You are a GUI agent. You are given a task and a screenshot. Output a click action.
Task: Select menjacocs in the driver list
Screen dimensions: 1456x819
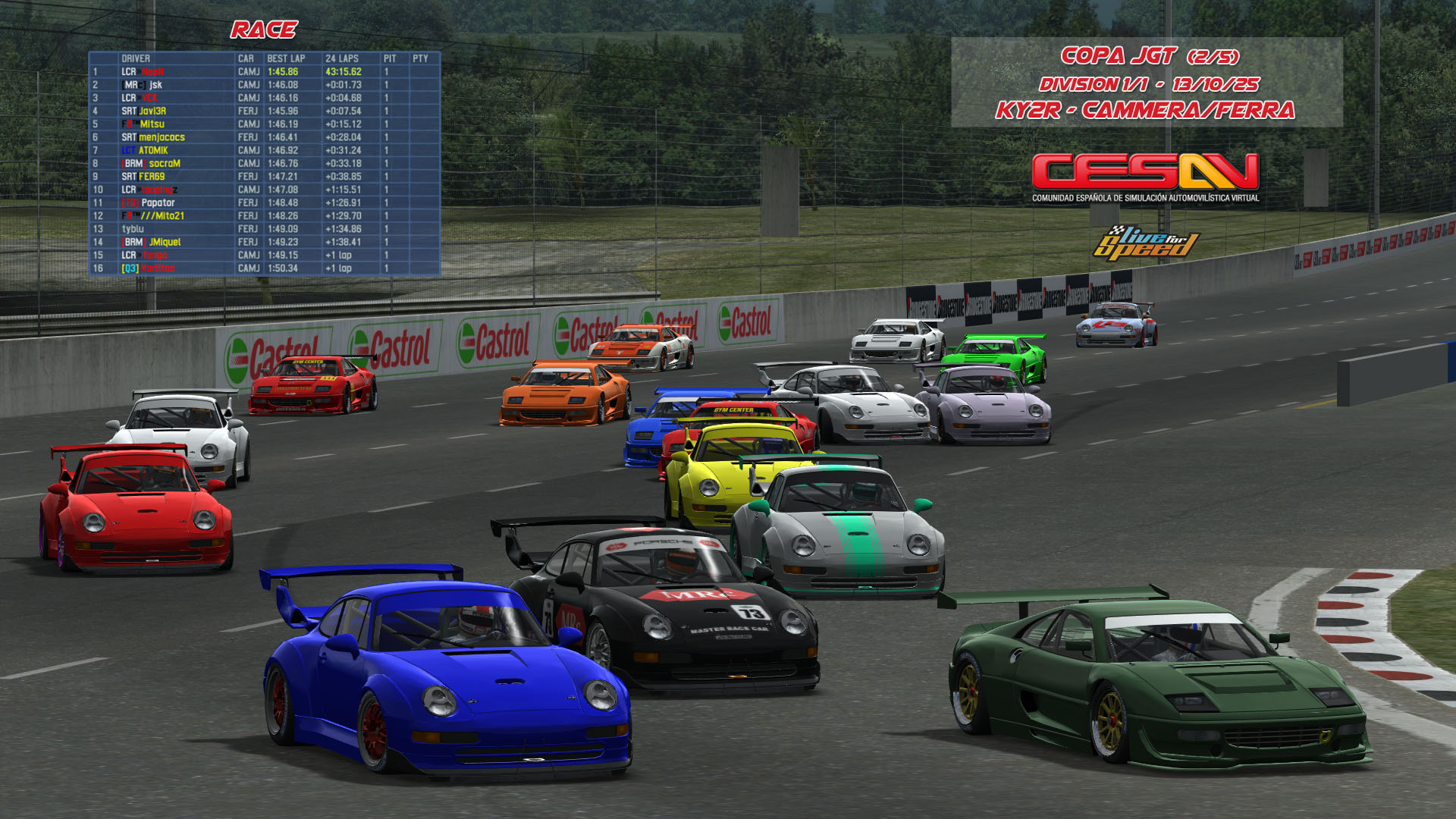(161, 137)
